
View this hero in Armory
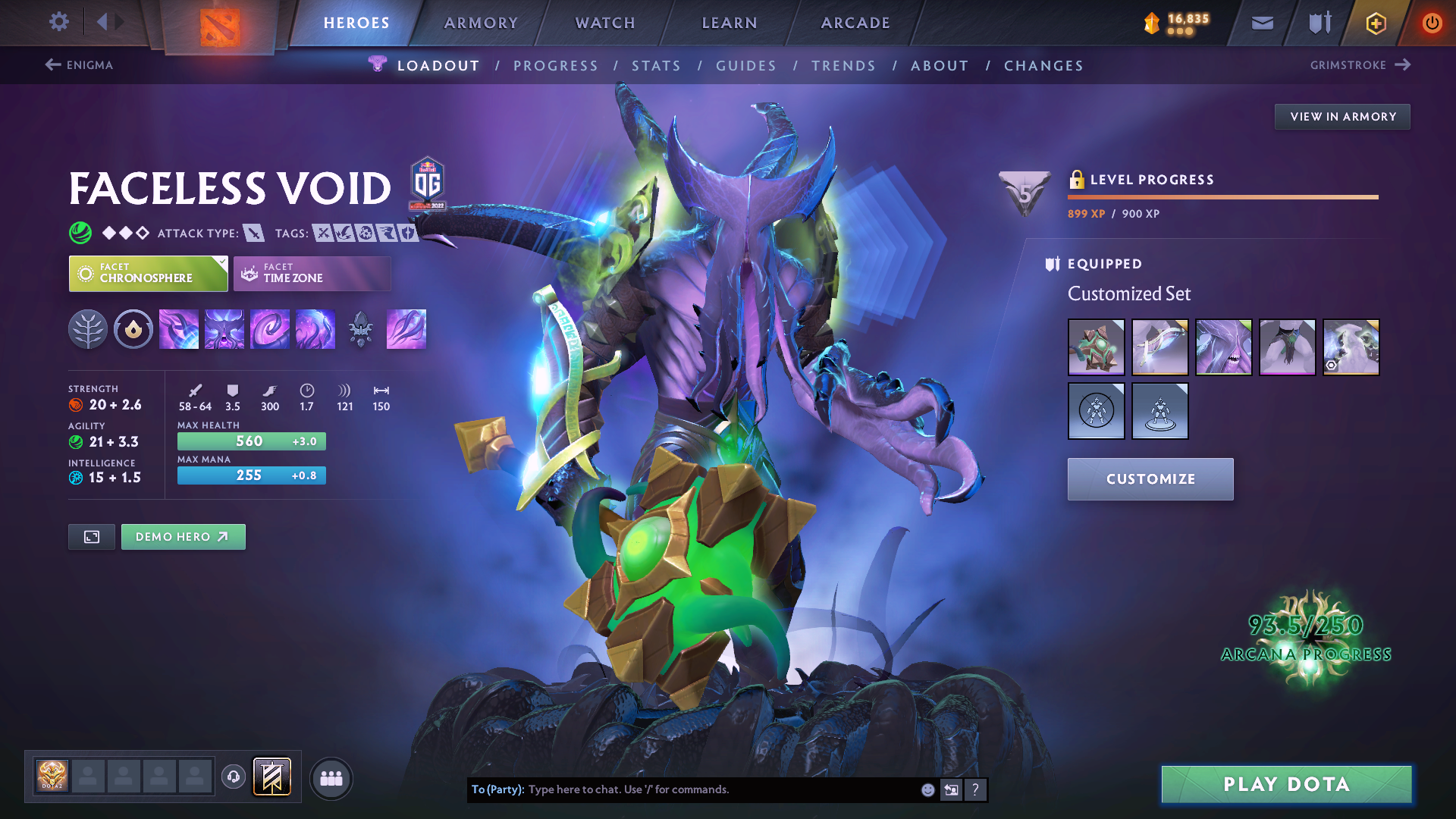pos(1342,117)
